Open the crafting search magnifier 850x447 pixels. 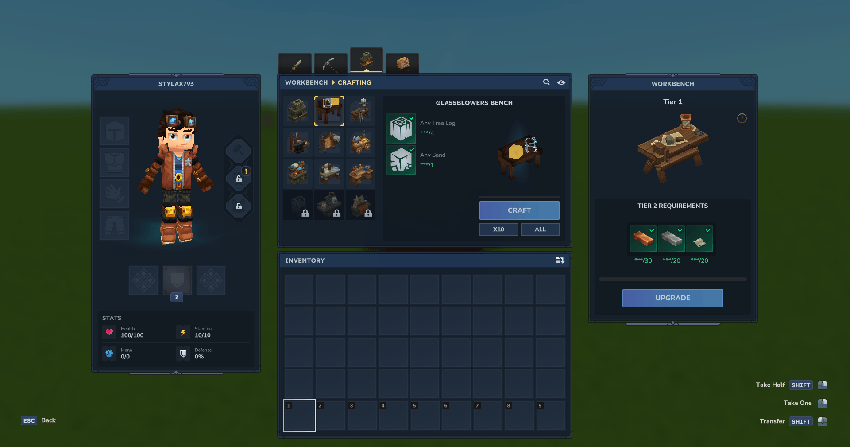(546, 82)
